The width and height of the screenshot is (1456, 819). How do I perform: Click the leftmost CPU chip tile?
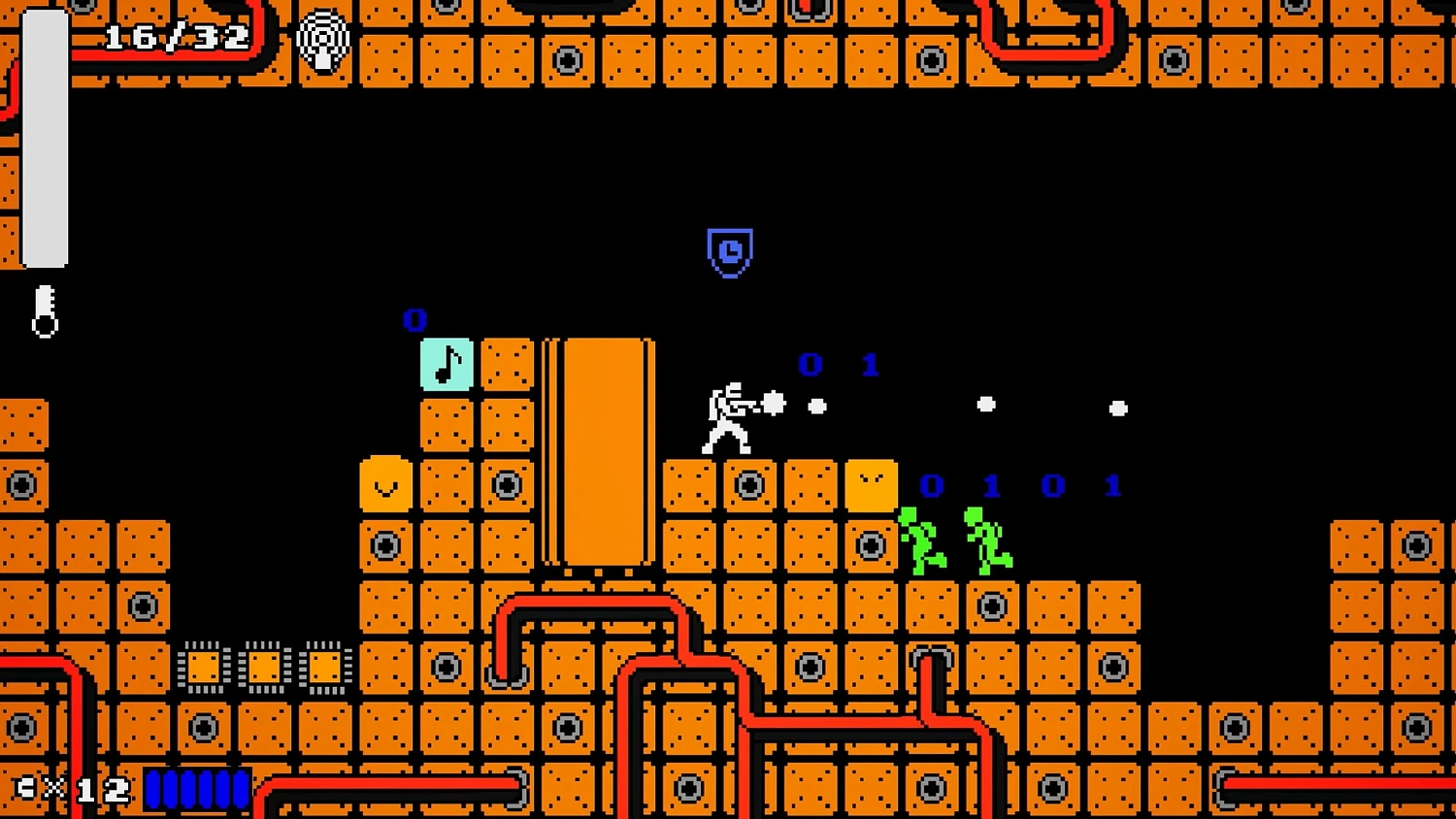pos(205,668)
